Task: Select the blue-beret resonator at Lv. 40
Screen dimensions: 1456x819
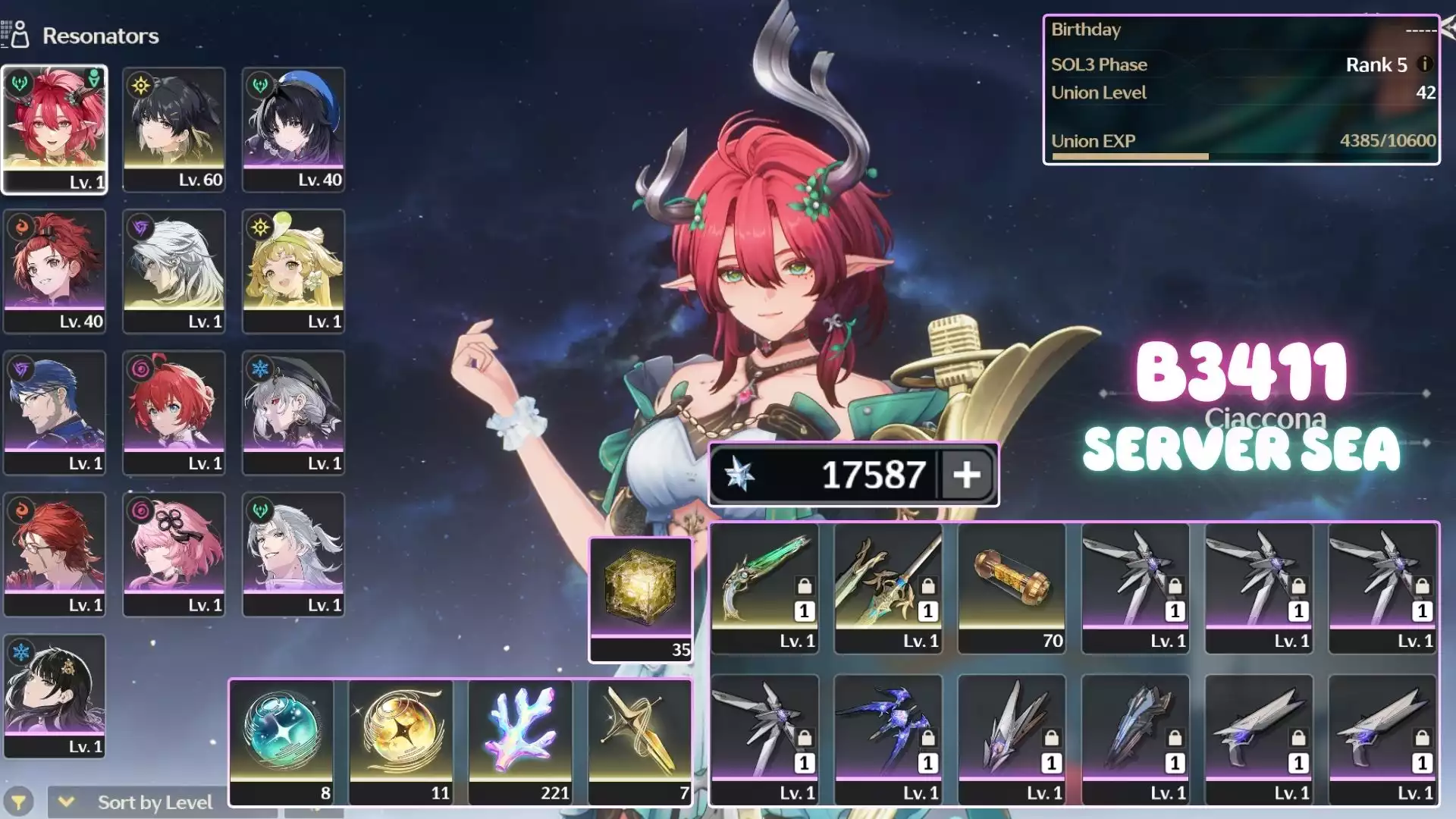Action: click(x=293, y=129)
